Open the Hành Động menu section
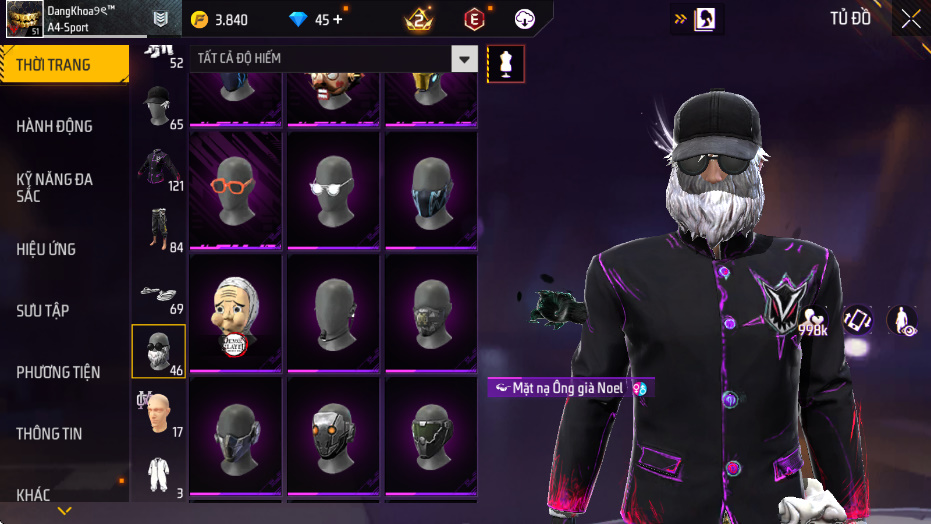The height and width of the screenshot is (524, 931). (55, 126)
